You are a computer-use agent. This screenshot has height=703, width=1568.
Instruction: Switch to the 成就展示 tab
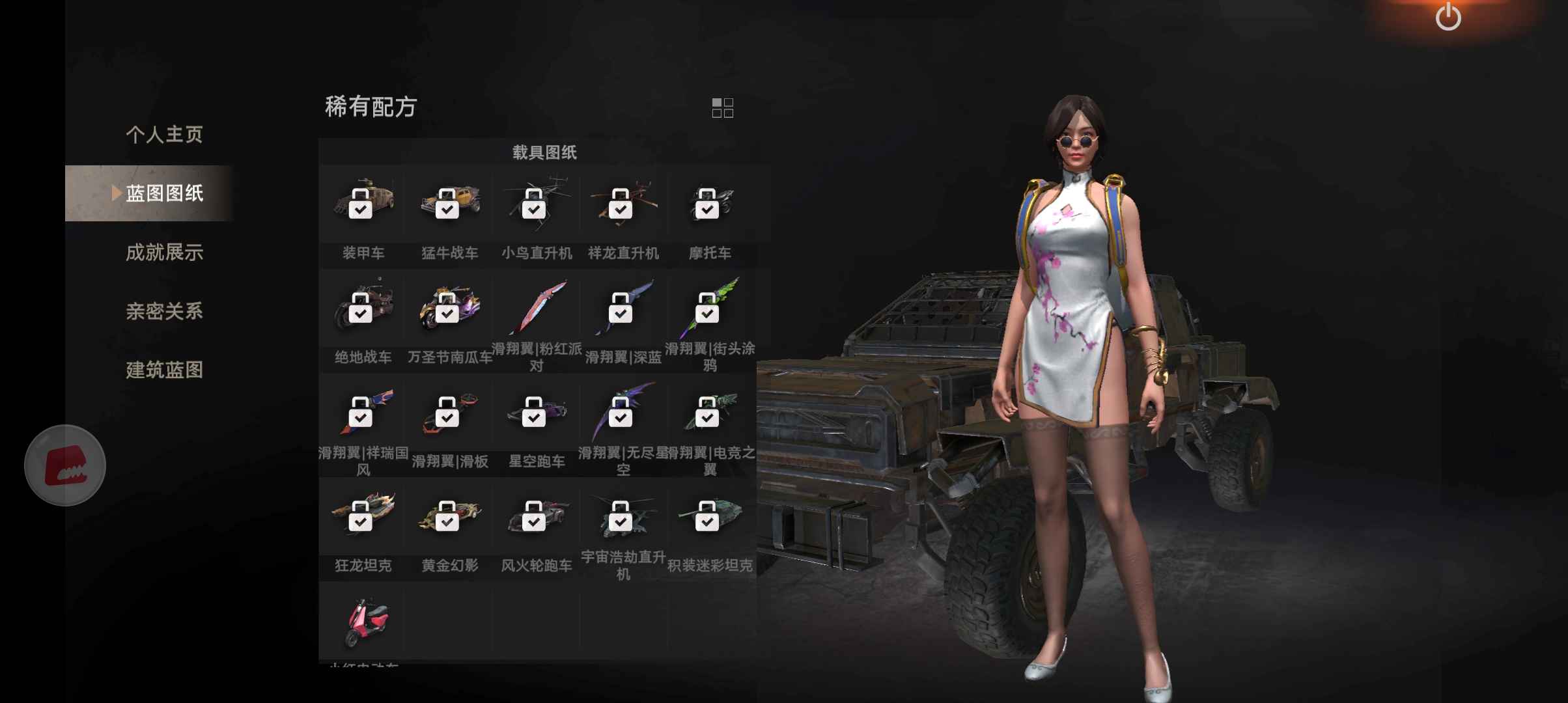pyautogui.click(x=164, y=253)
